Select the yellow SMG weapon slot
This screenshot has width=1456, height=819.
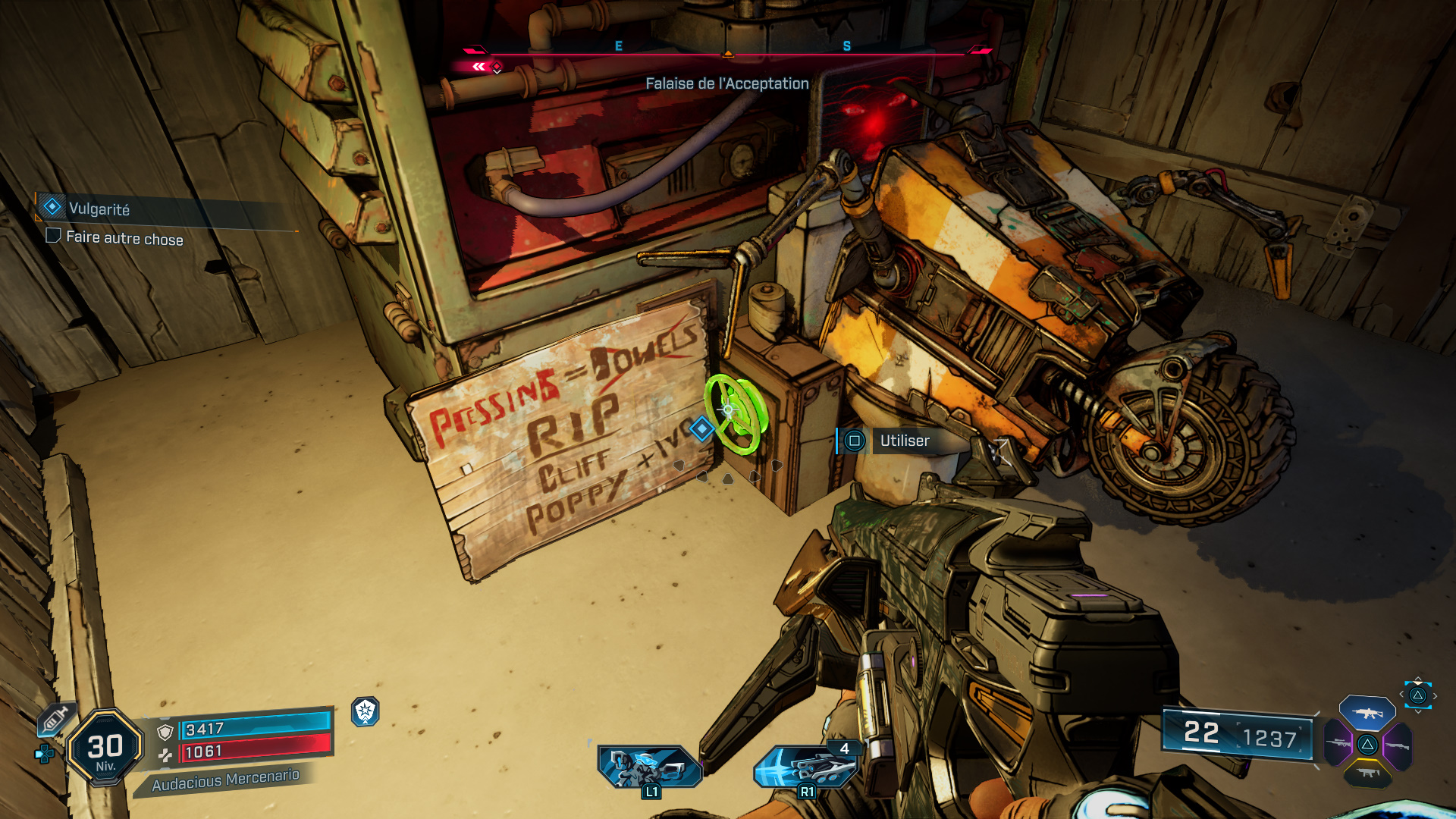coord(1367,773)
